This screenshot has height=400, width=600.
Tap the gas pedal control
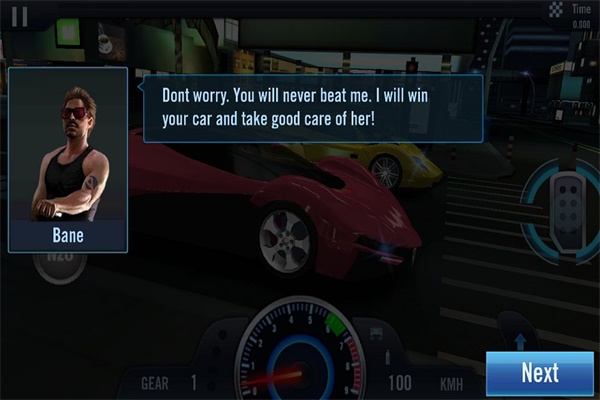click(x=566, y=197)
